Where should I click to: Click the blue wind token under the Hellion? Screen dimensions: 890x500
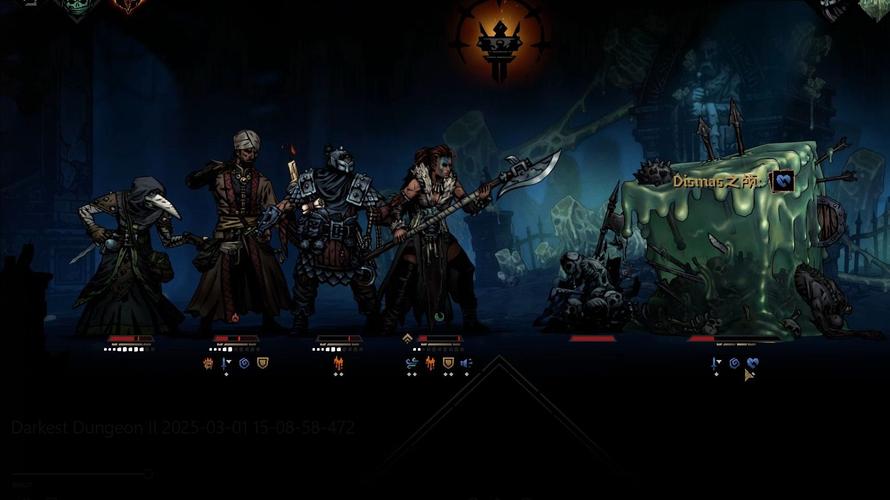412,363
